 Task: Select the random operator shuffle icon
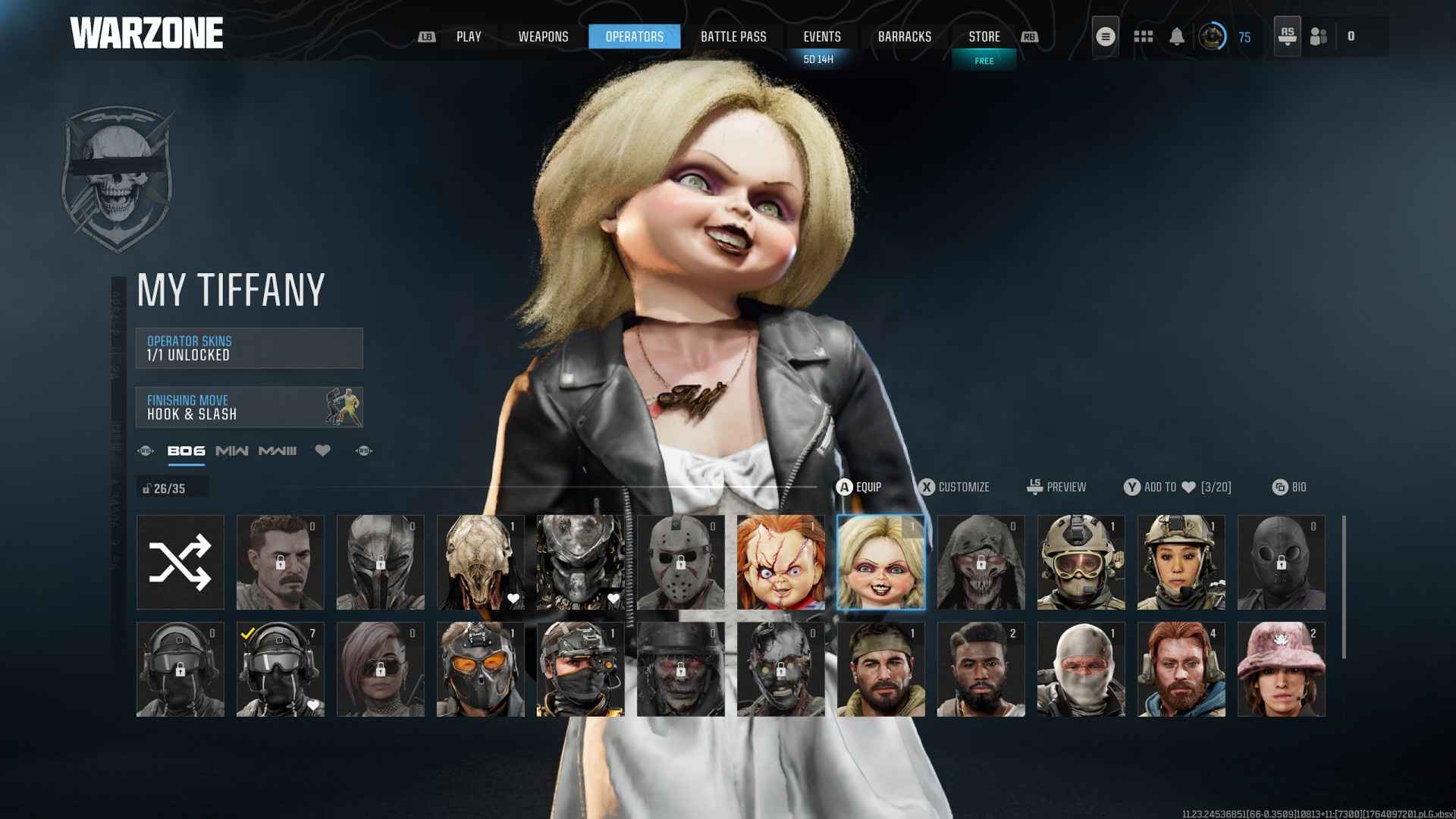coord(180,561)
